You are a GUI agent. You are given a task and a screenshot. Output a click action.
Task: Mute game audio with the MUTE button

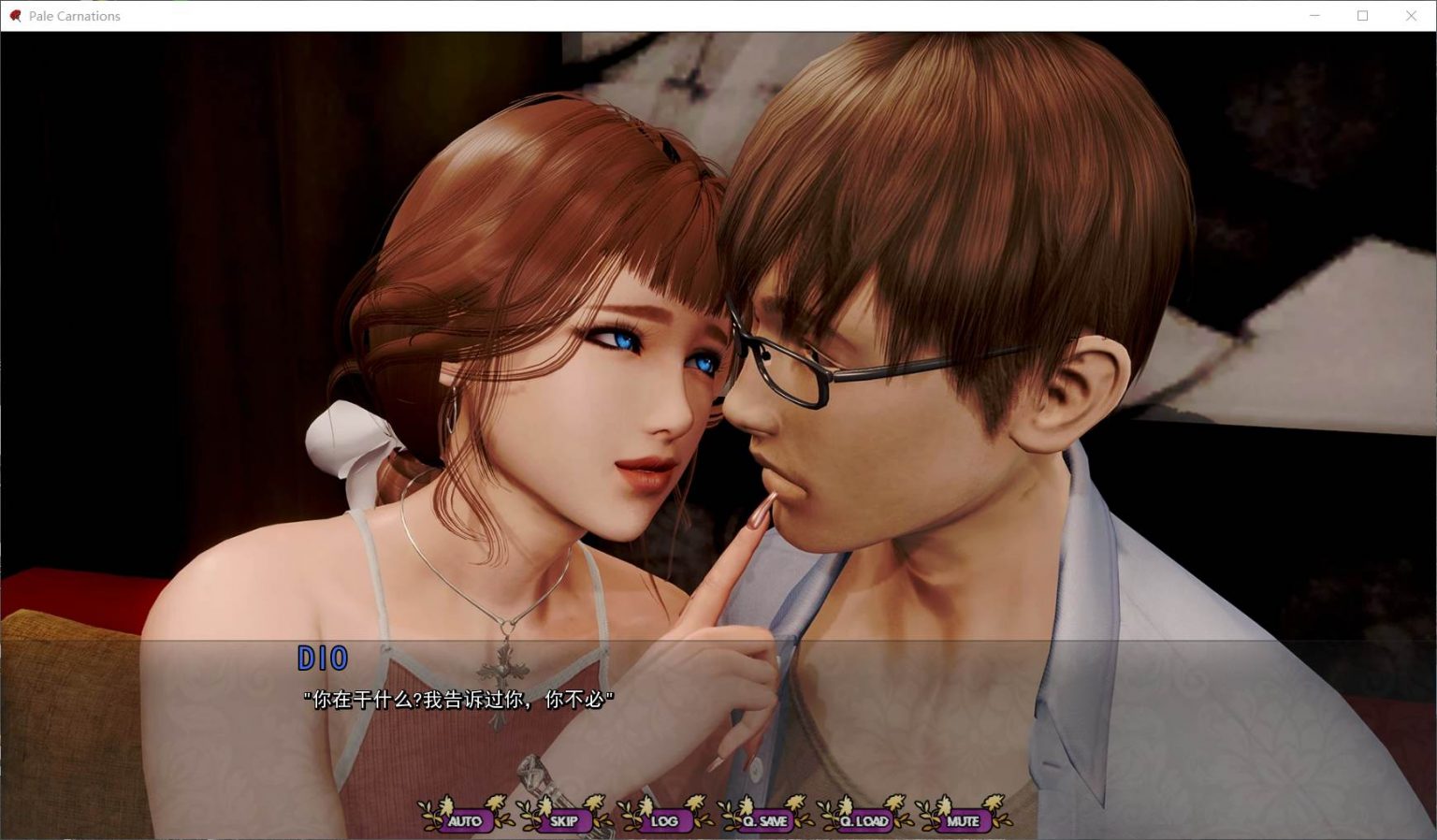(x=963, y=820)
